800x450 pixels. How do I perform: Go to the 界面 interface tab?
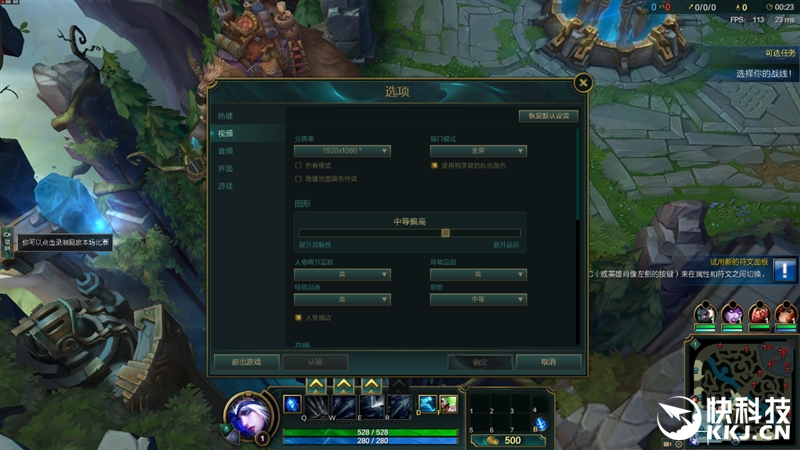(x=226, y=169)
